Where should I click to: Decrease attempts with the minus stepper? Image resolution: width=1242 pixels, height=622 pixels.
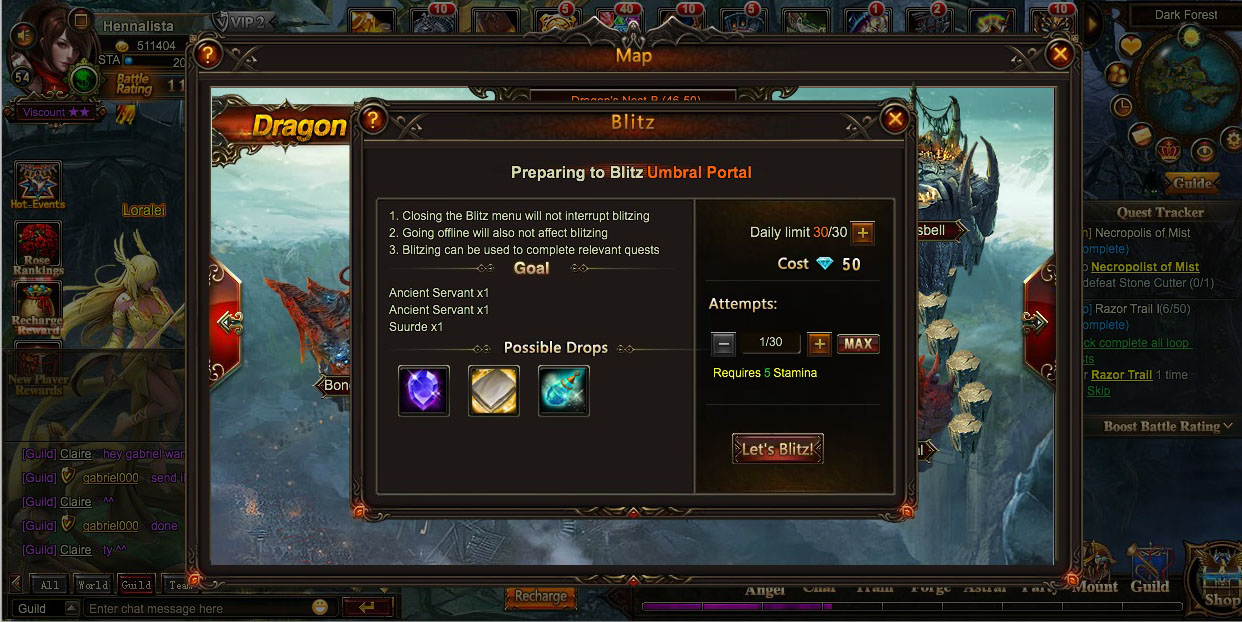pyautogui.click(x=724, y=344)
